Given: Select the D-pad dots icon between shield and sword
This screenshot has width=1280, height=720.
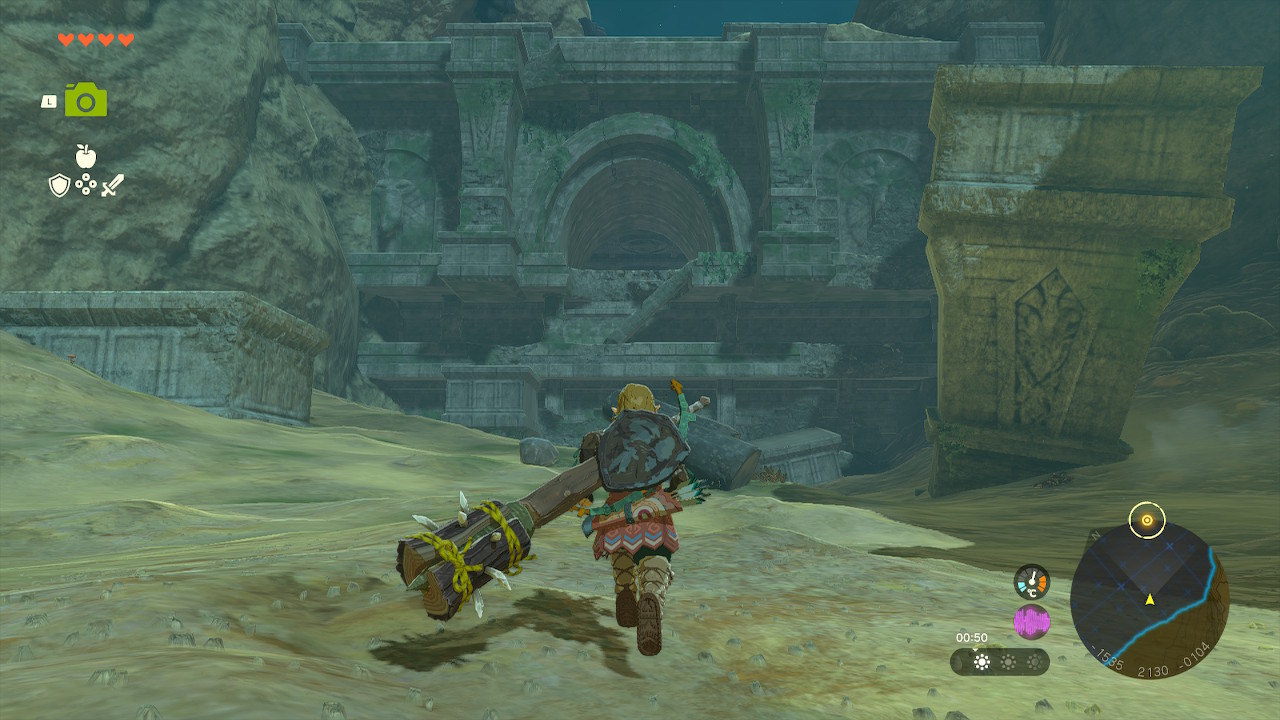Looking at the screenshot, I should click(86, 185).
